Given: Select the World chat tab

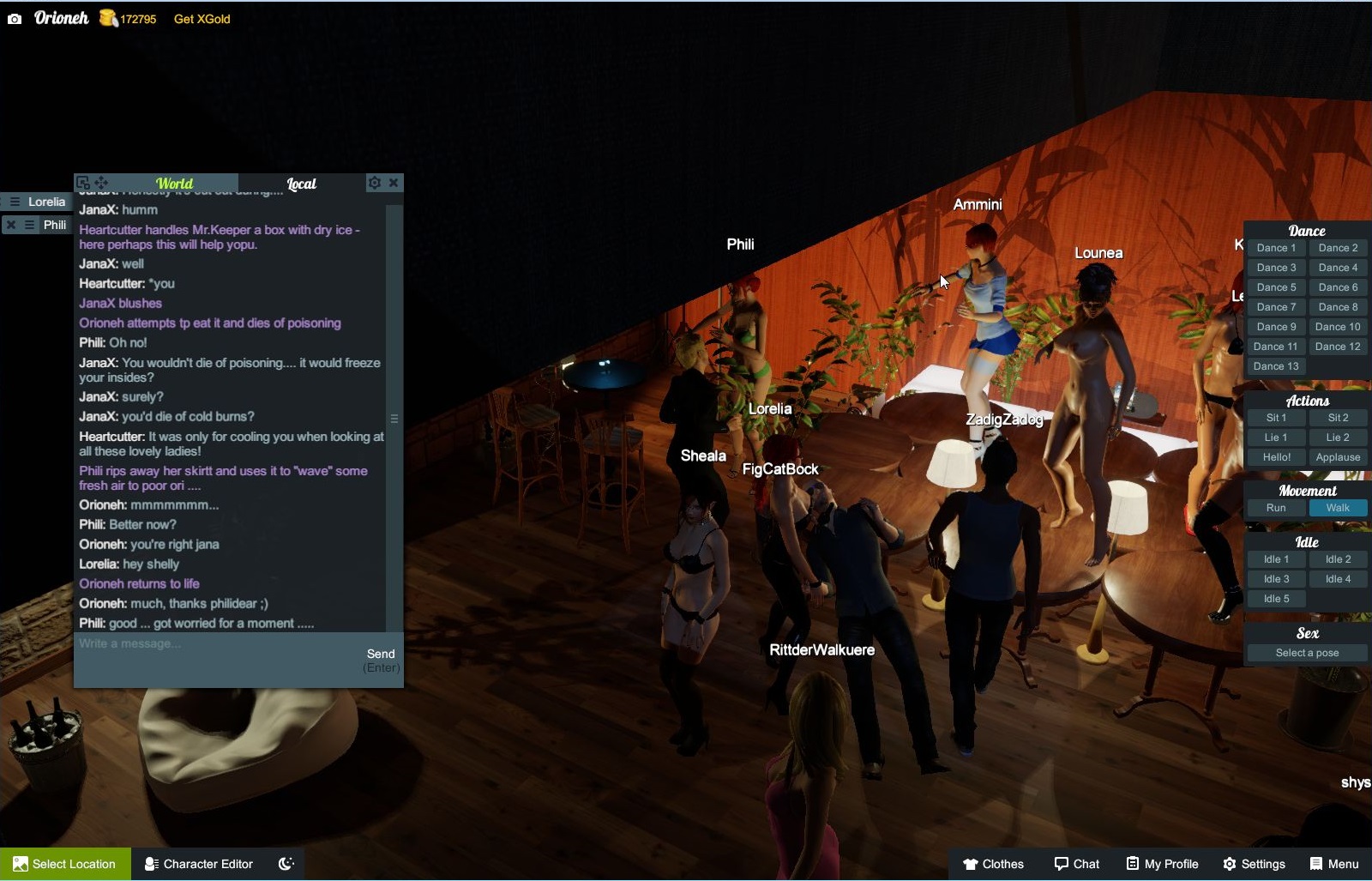Looking at the screenshot, I should click(x=174, y=184).
